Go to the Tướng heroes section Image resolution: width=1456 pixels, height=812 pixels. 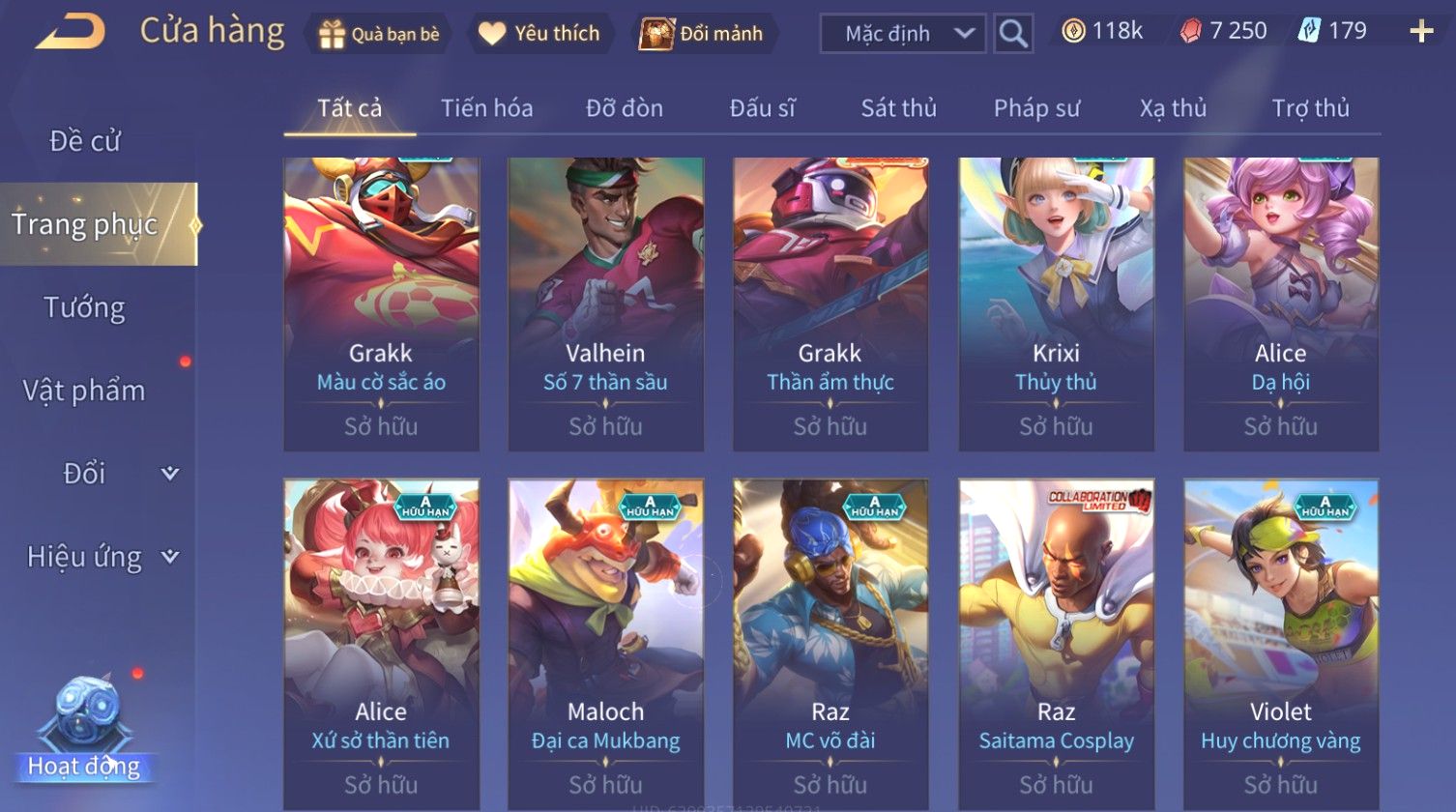click(85, 307)
